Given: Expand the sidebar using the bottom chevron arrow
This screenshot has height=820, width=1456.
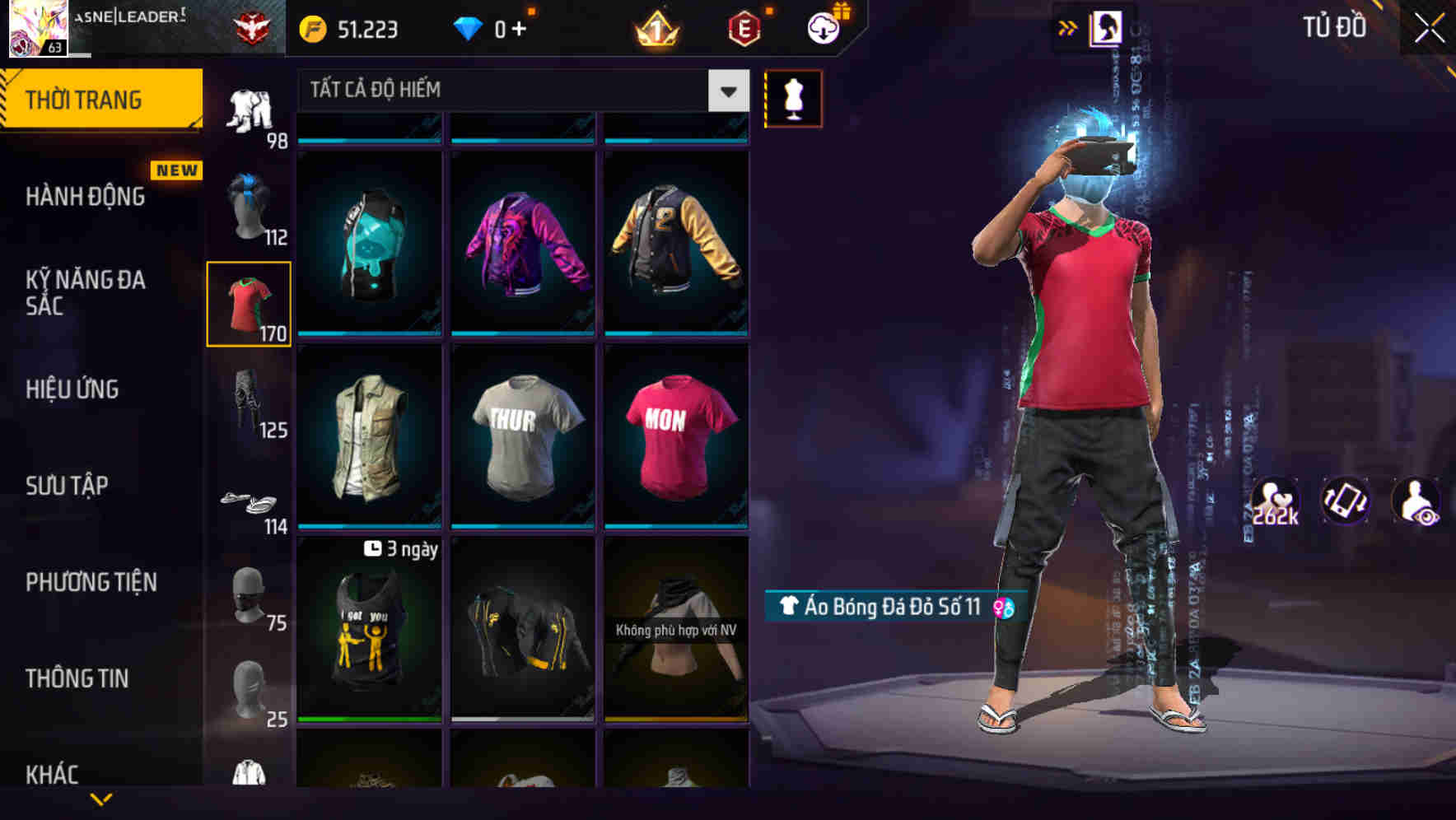Looking at the screenshot, I should point(101,799).
